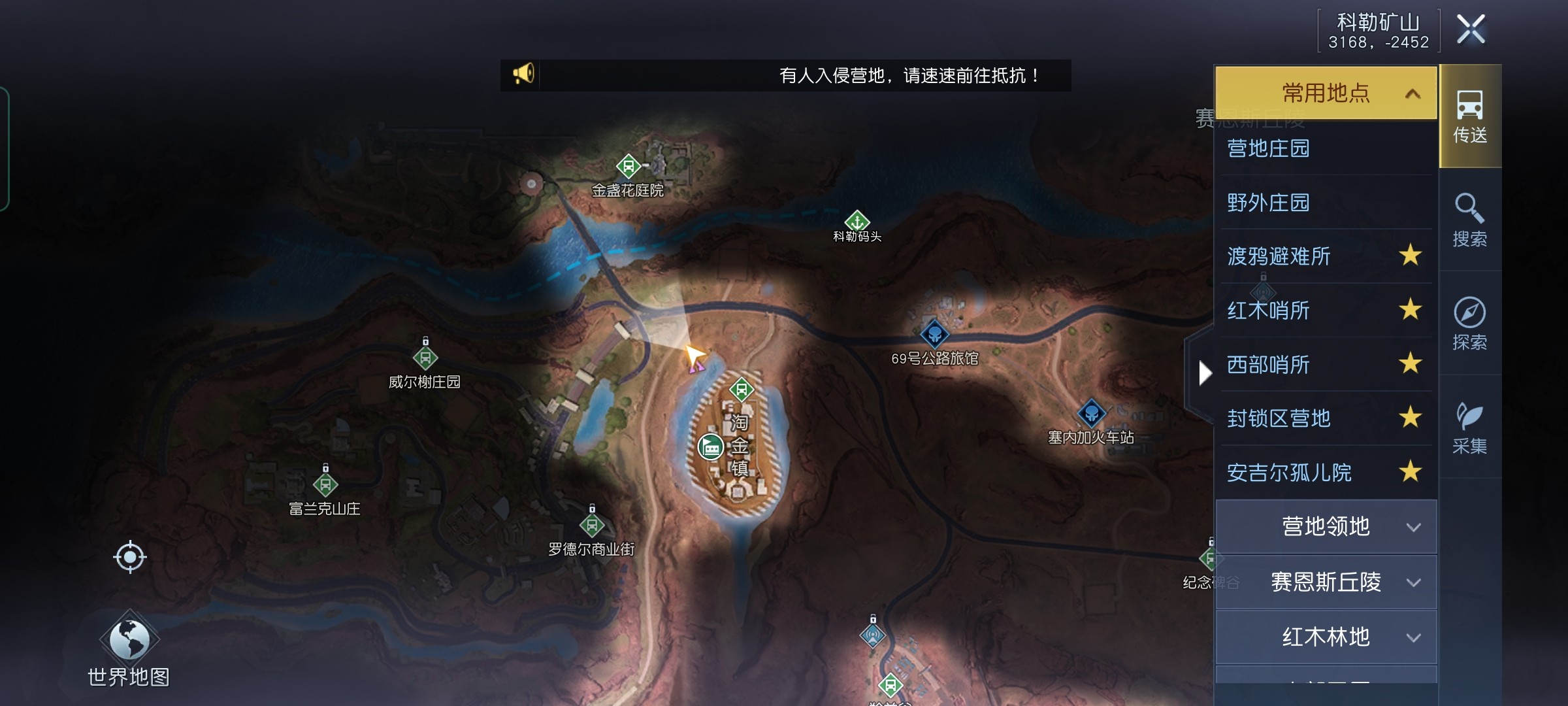Collapse the 常用地点 list header

click(1326, 93)
